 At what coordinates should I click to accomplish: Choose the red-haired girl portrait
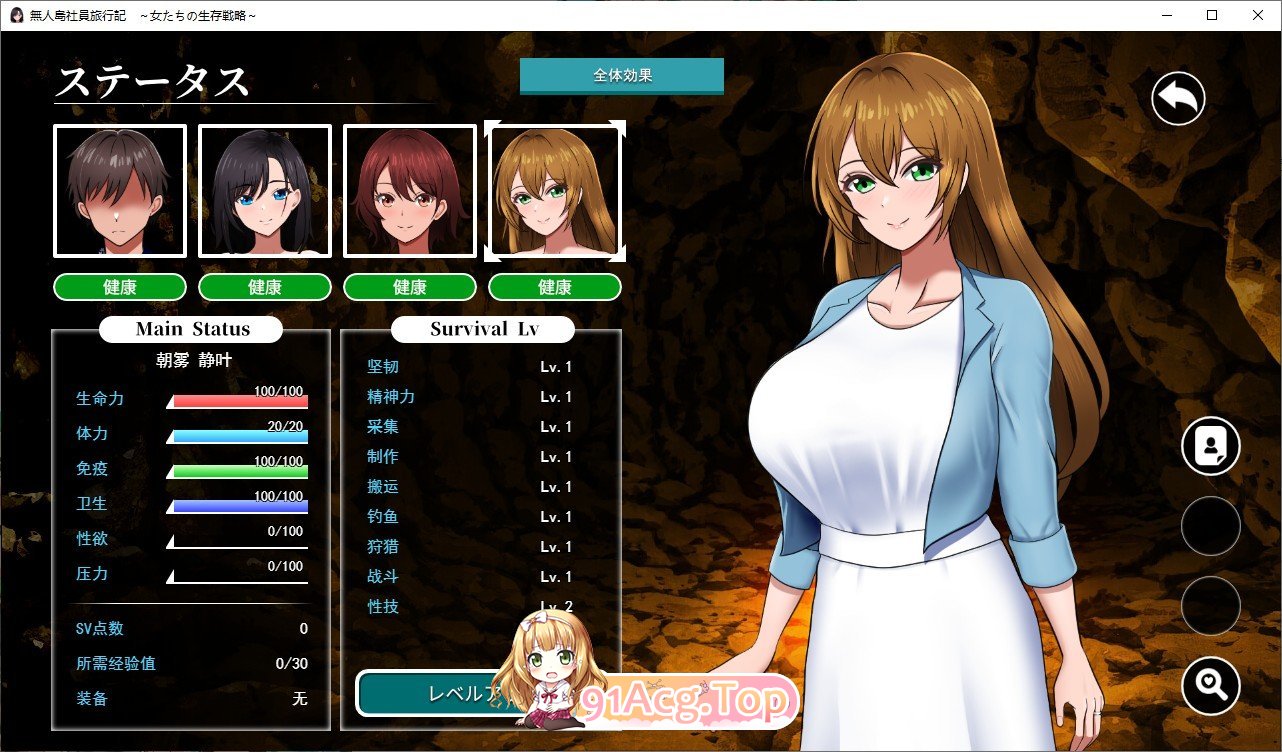click(410, 191)
